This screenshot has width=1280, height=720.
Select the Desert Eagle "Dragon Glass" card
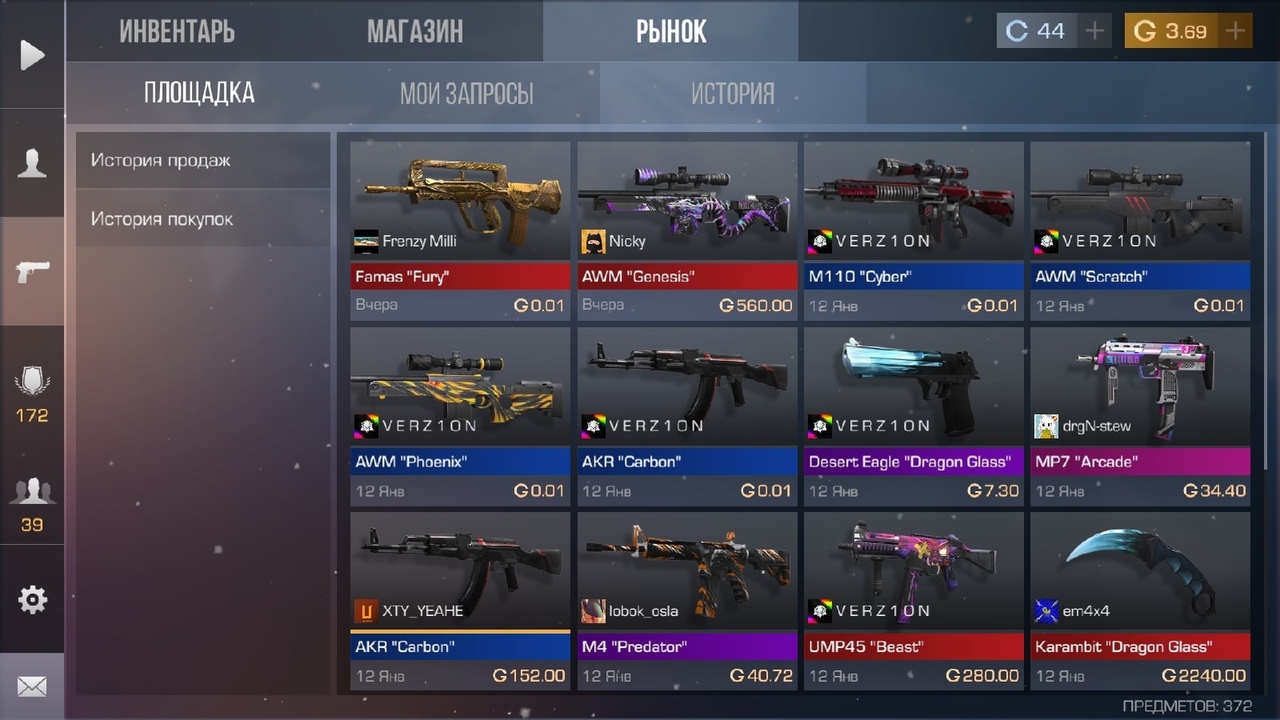pos(914,415)
